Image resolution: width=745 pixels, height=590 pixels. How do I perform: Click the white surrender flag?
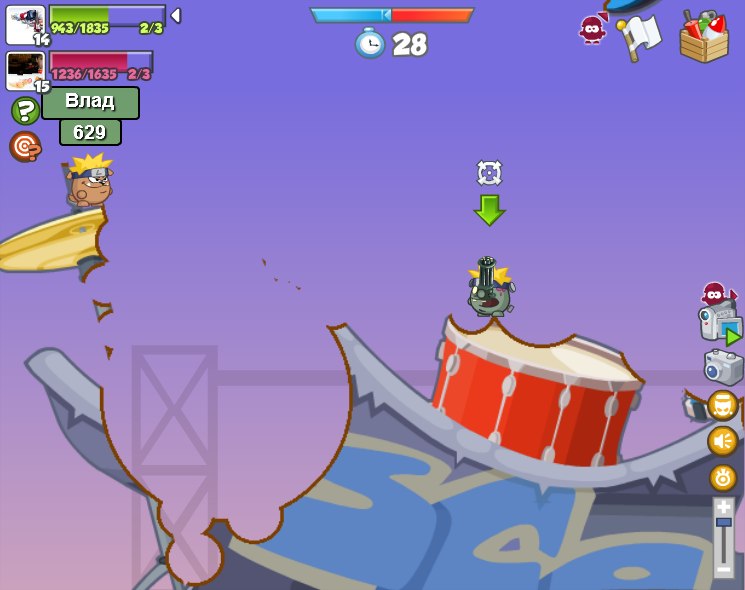[640, 36]
